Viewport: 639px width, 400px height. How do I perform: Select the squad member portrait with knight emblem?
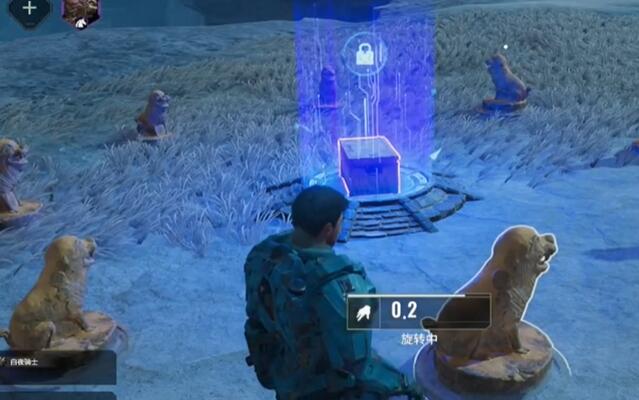[80, 10]
